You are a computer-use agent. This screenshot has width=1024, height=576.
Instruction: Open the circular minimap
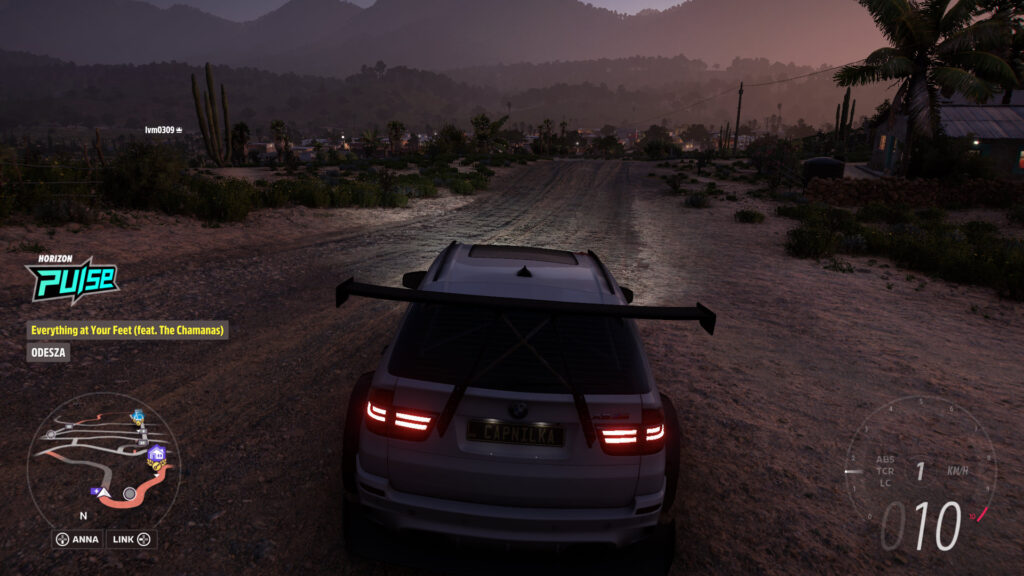(103, 460)
